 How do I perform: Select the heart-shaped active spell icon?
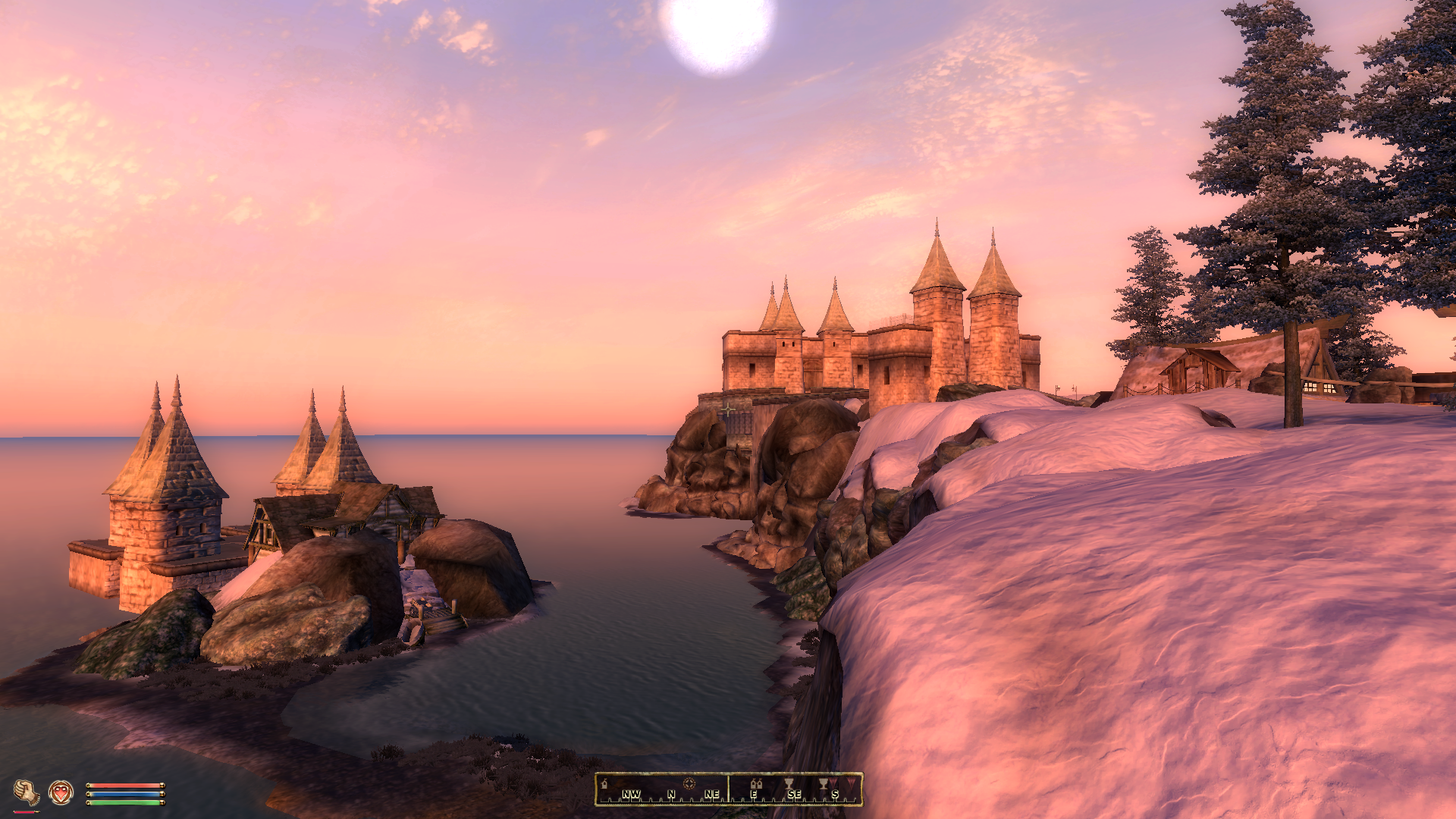click(x=61, y=793)
